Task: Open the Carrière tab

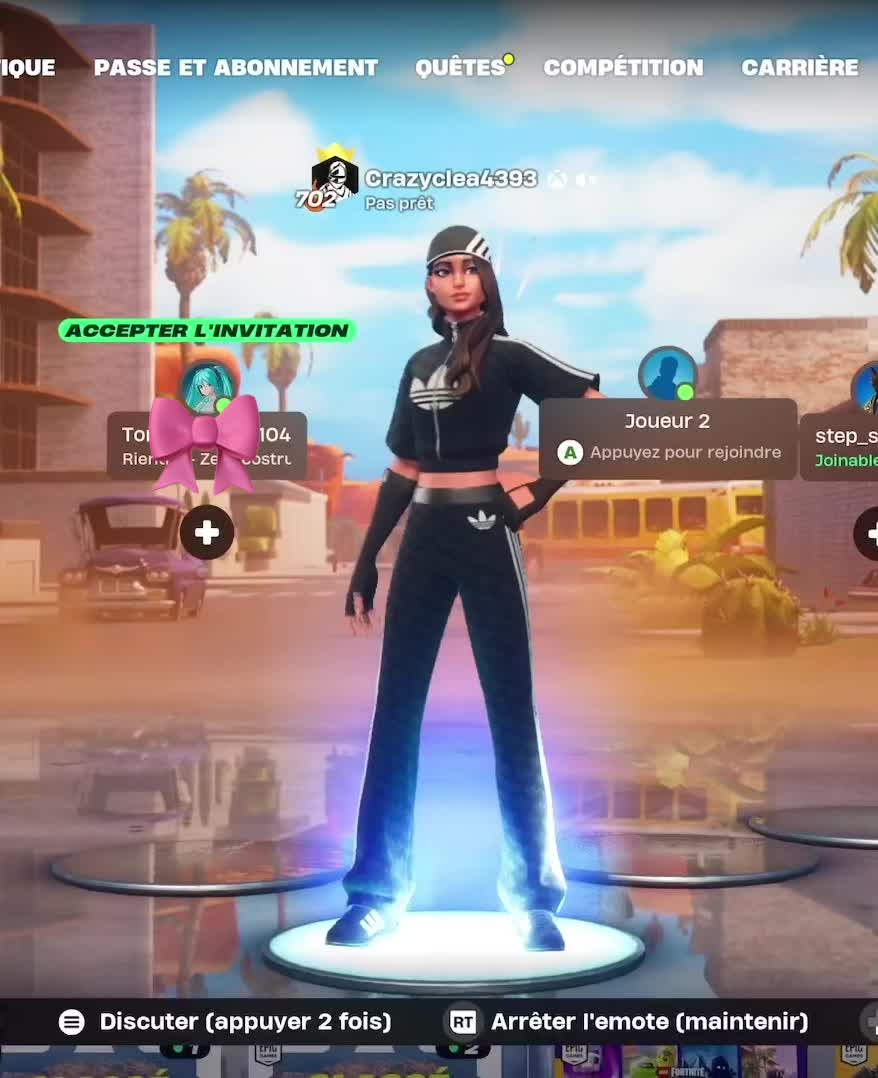Action: click(799, 68)
